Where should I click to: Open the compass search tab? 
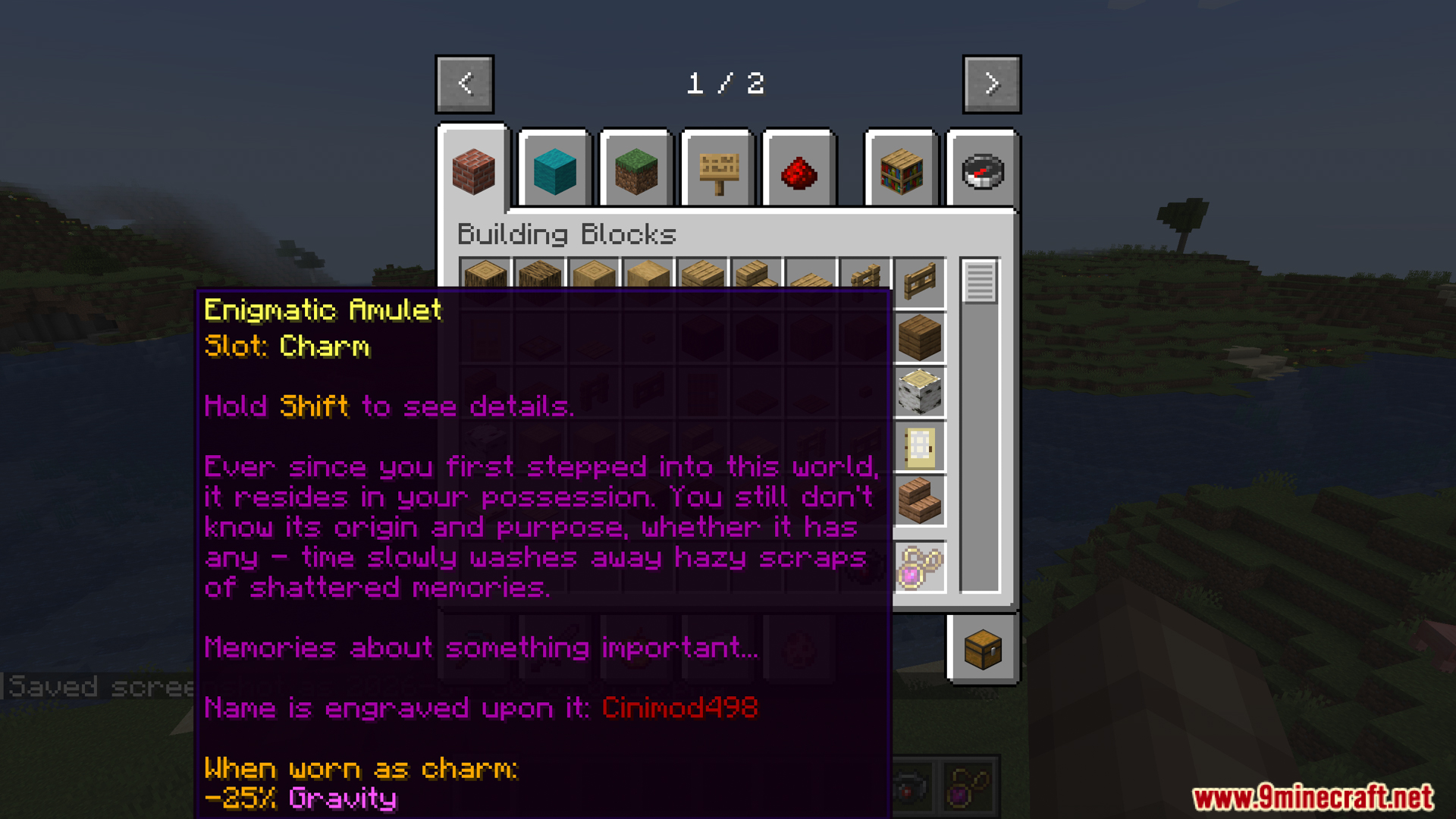pyautogui.click(x=982, y=171)
